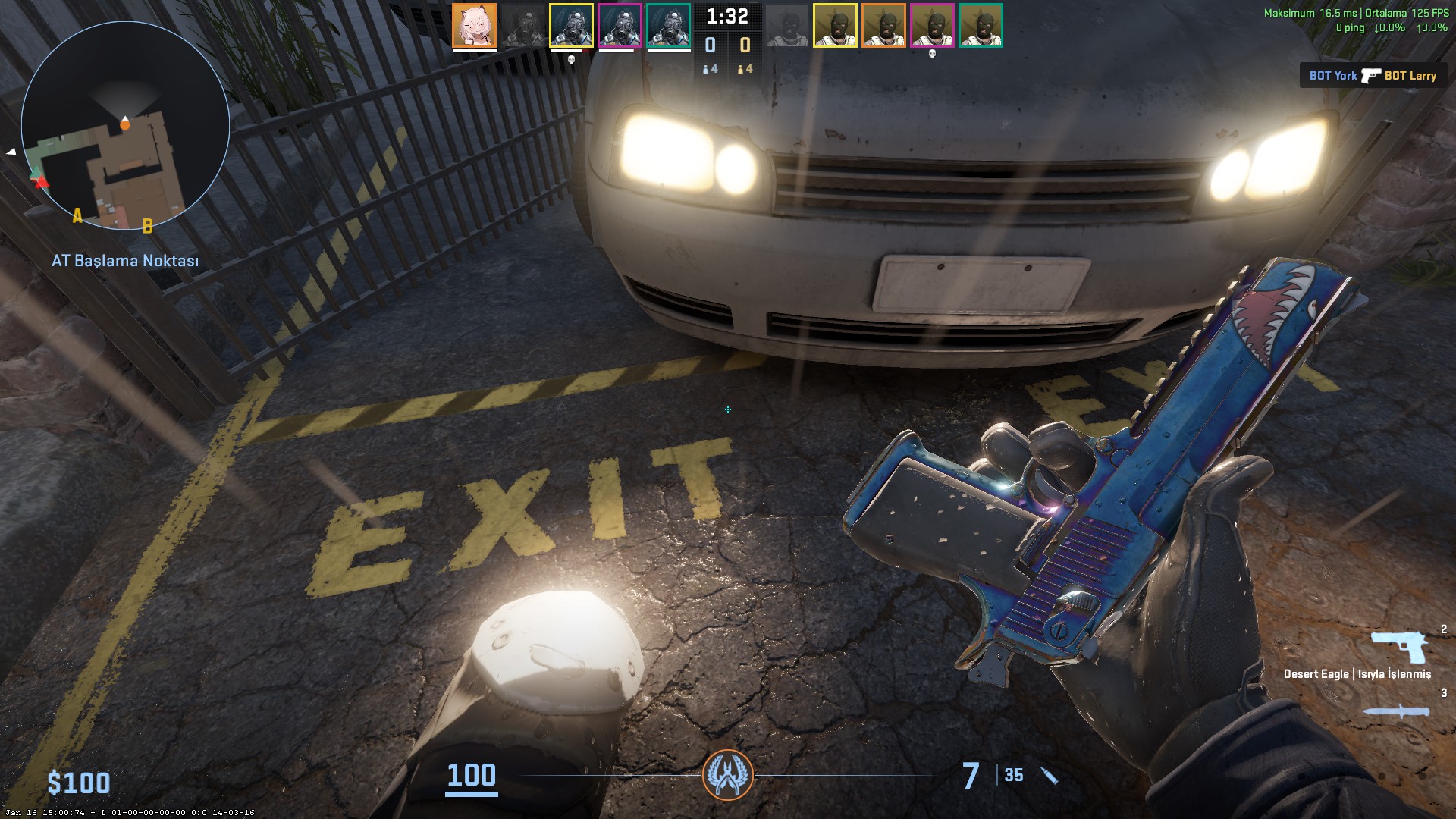Click the B bombsite marker on the radar
Screen dimensions: 1456x819
pyautogui.click(x=148, y=225)
